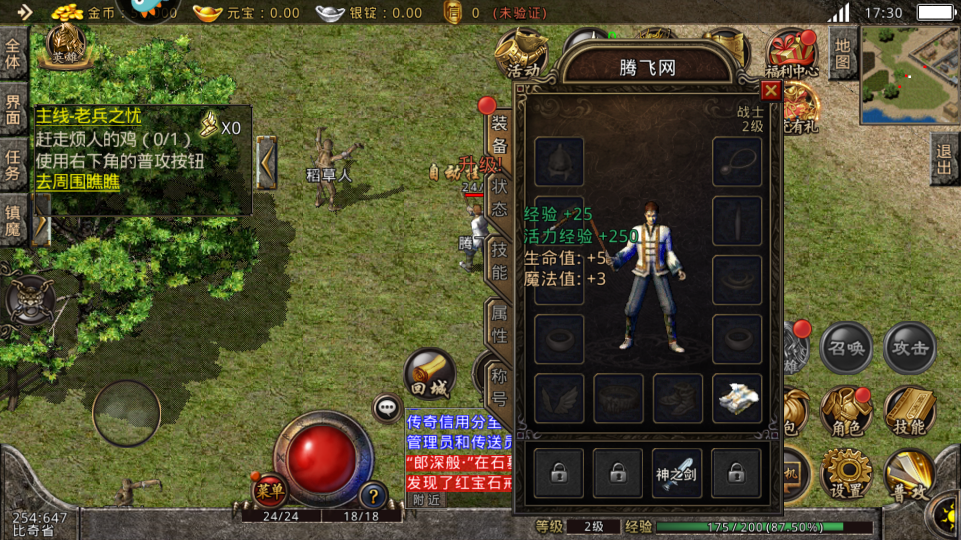This screenshot has width=961, height=540.
Task: Open the 技能 skills book icon
Action: coord(910,412)
